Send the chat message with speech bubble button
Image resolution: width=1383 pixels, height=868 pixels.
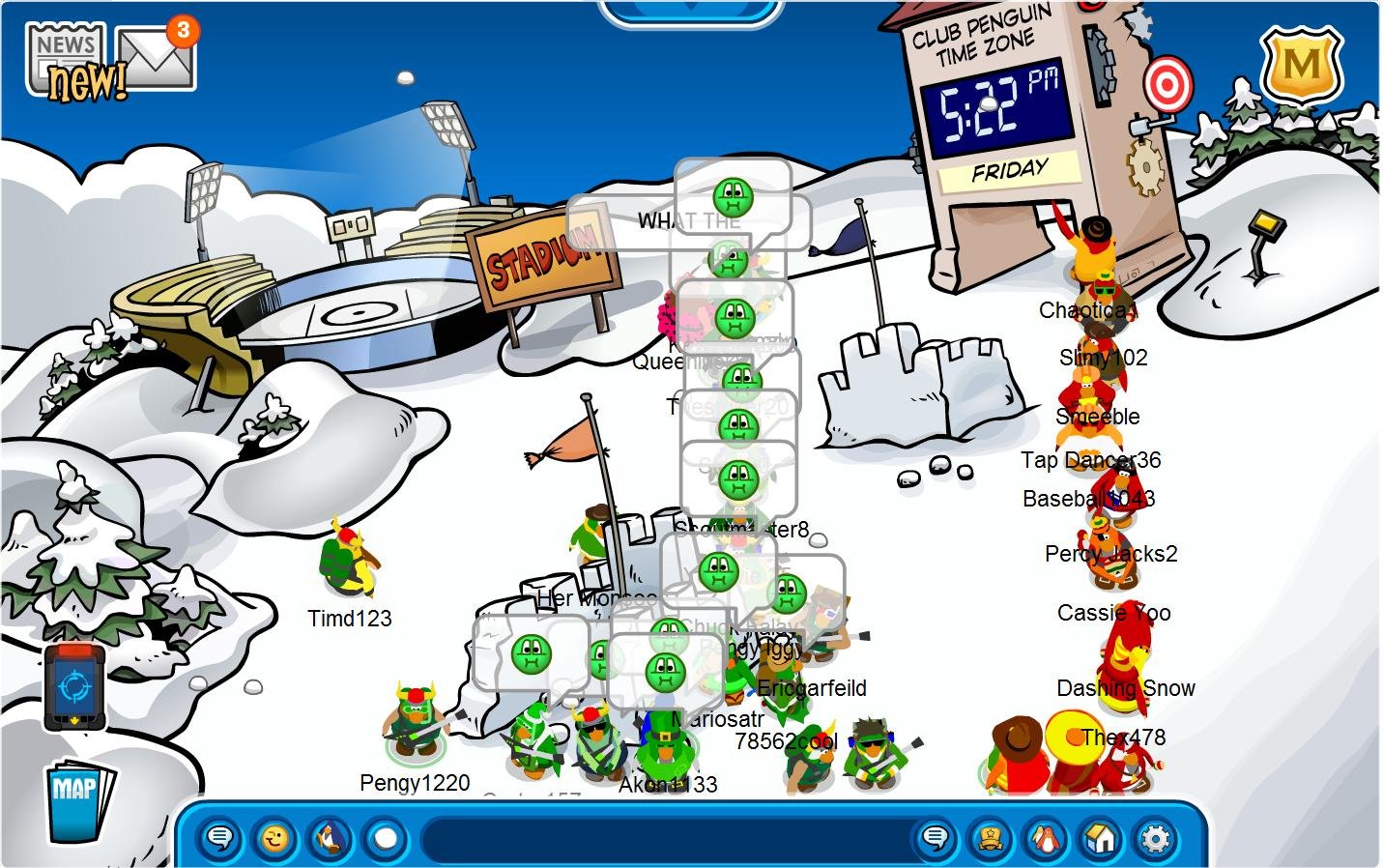click(935, 837)
